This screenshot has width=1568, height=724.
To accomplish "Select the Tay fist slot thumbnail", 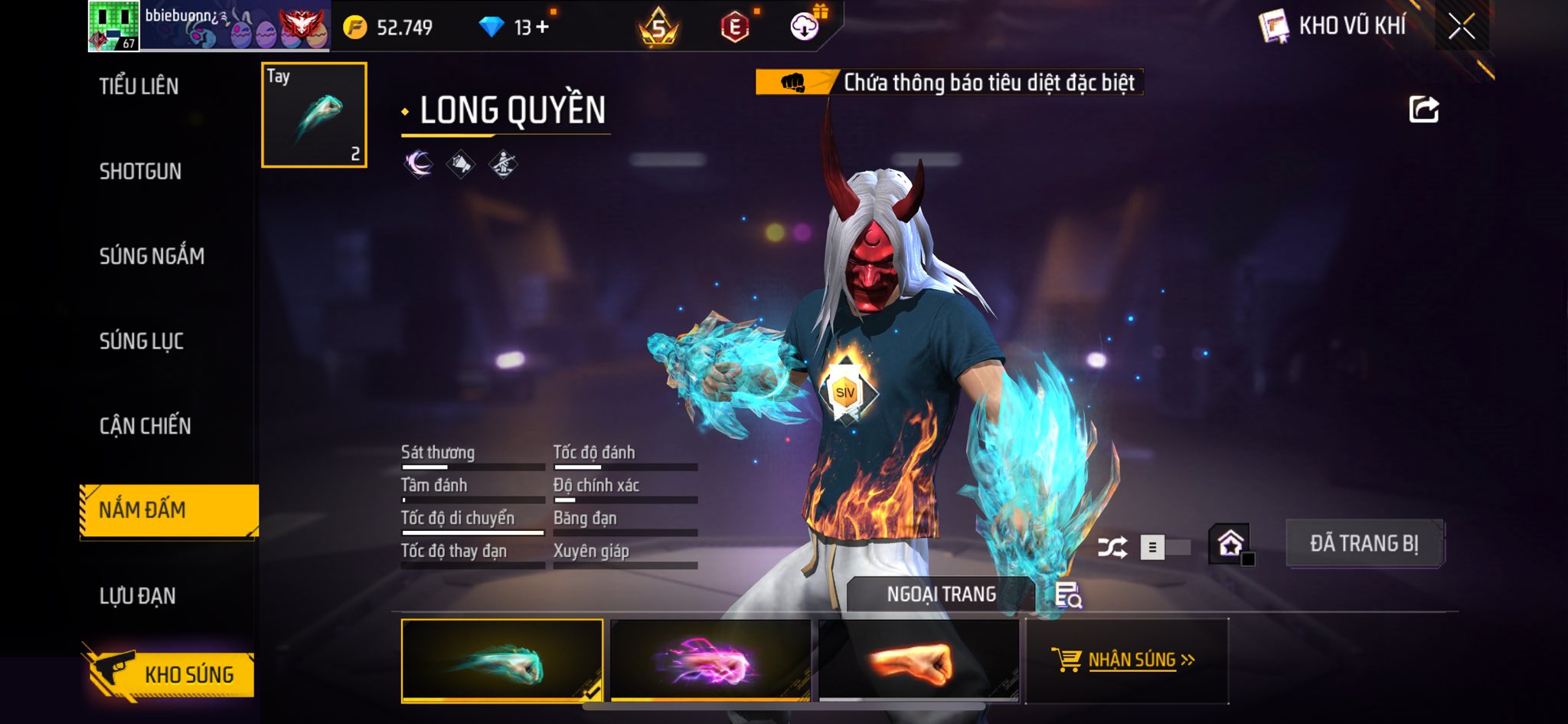I will [314, 115].
